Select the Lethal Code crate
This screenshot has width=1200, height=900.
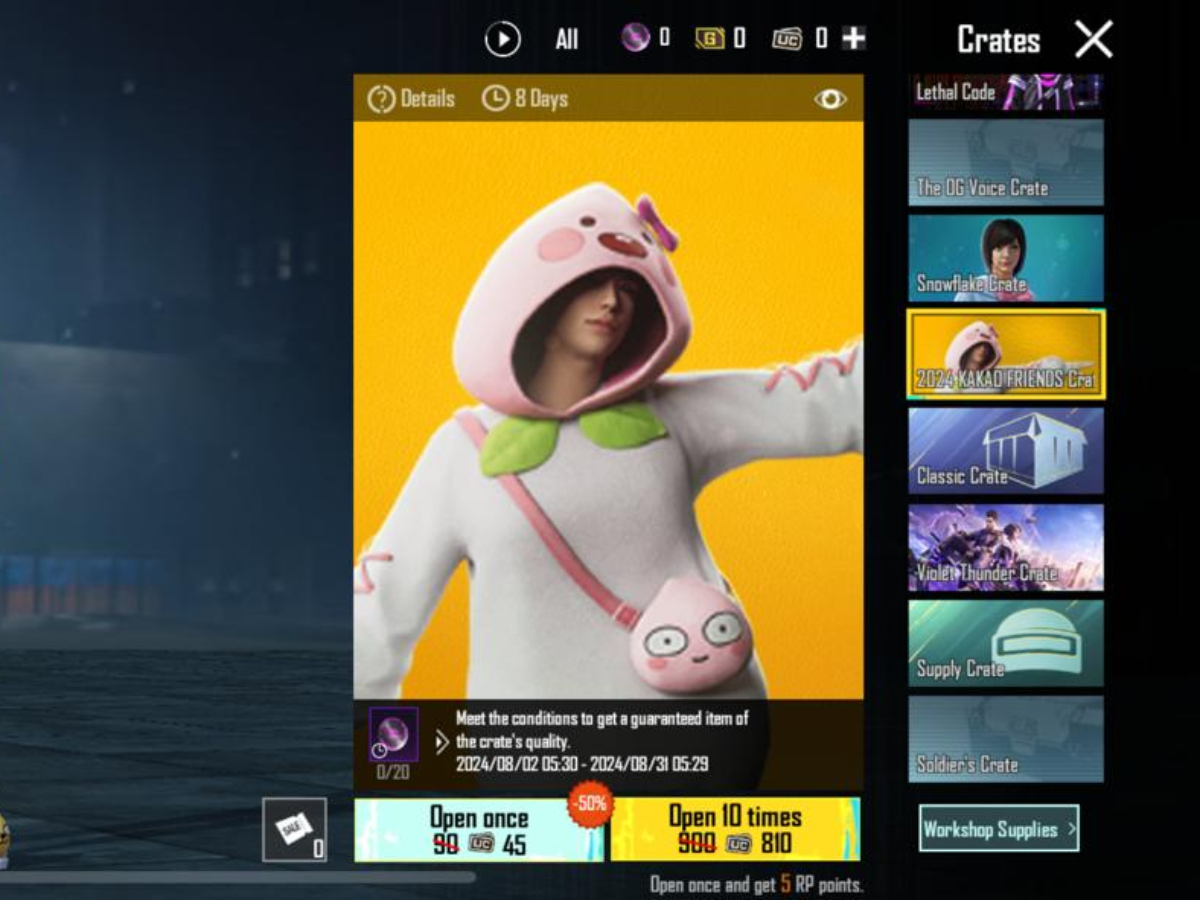point(1005,92)
